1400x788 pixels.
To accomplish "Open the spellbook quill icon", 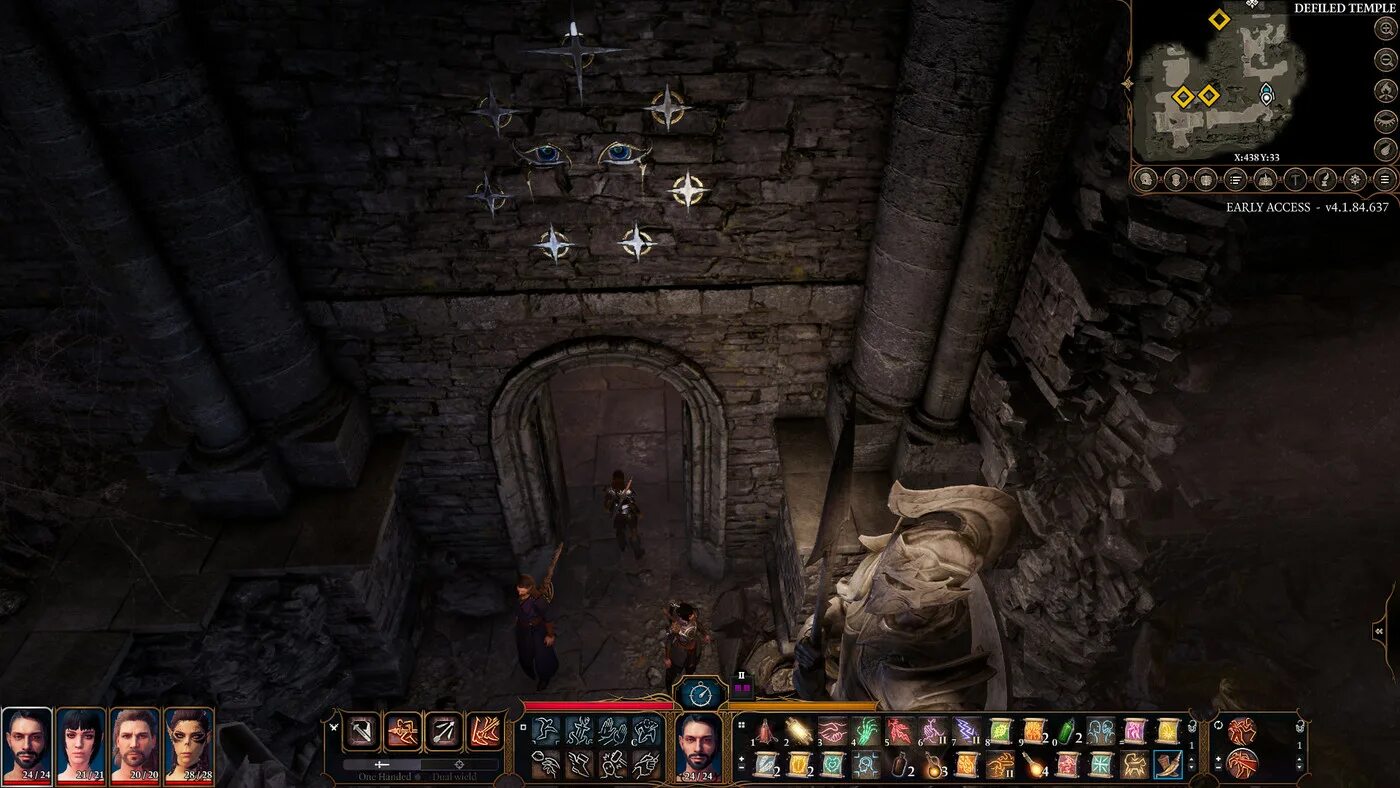I will point(1325,180).
